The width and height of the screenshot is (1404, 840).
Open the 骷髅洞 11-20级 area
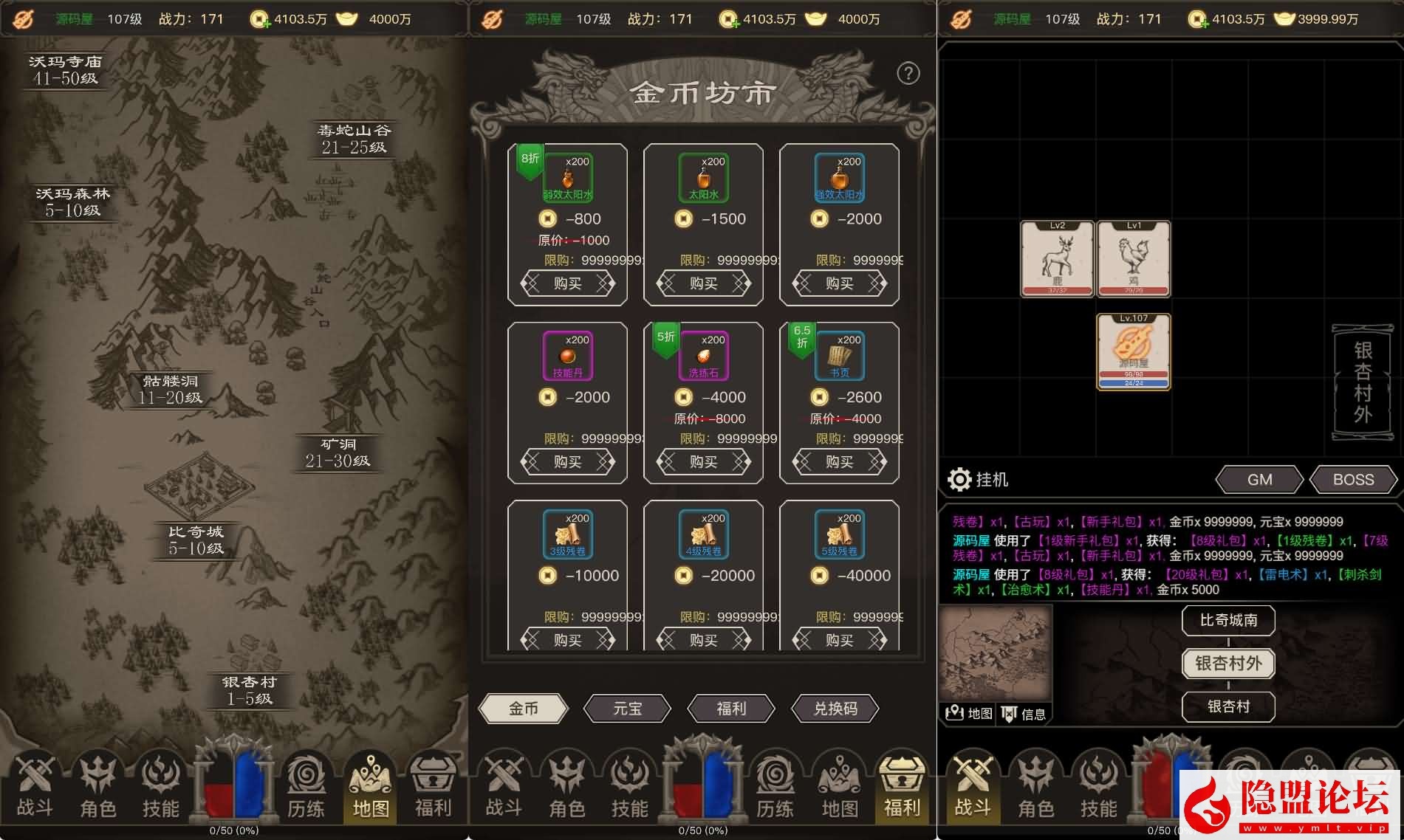(x=171, y=389)
